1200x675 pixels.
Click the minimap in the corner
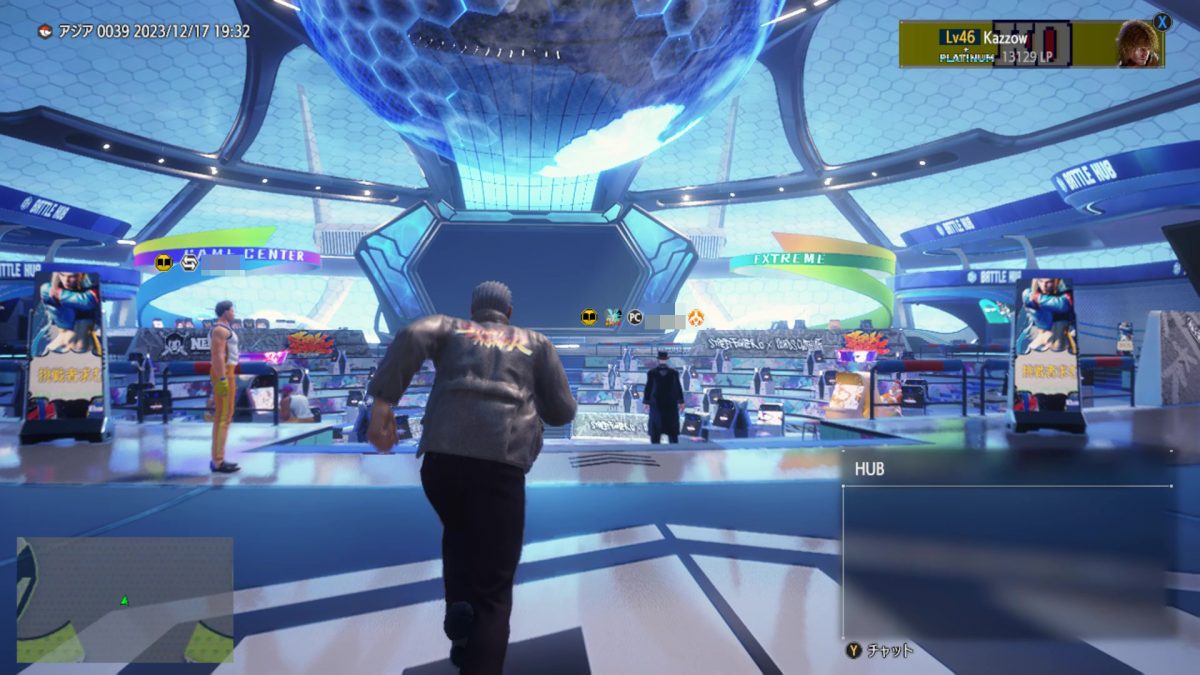pyautogui.click(x=125, y=599)
